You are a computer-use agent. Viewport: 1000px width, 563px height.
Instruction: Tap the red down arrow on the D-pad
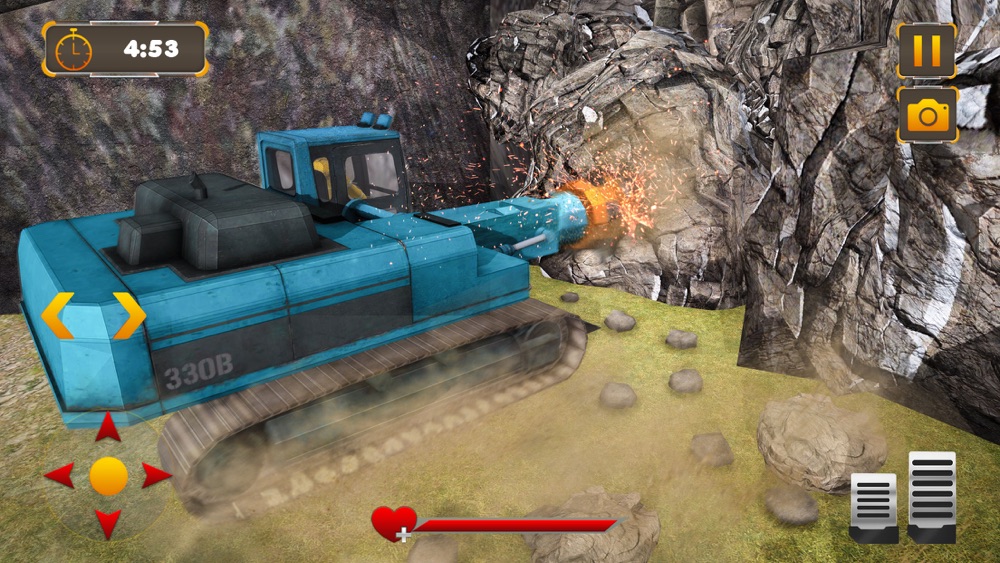[x=108, y=522]
